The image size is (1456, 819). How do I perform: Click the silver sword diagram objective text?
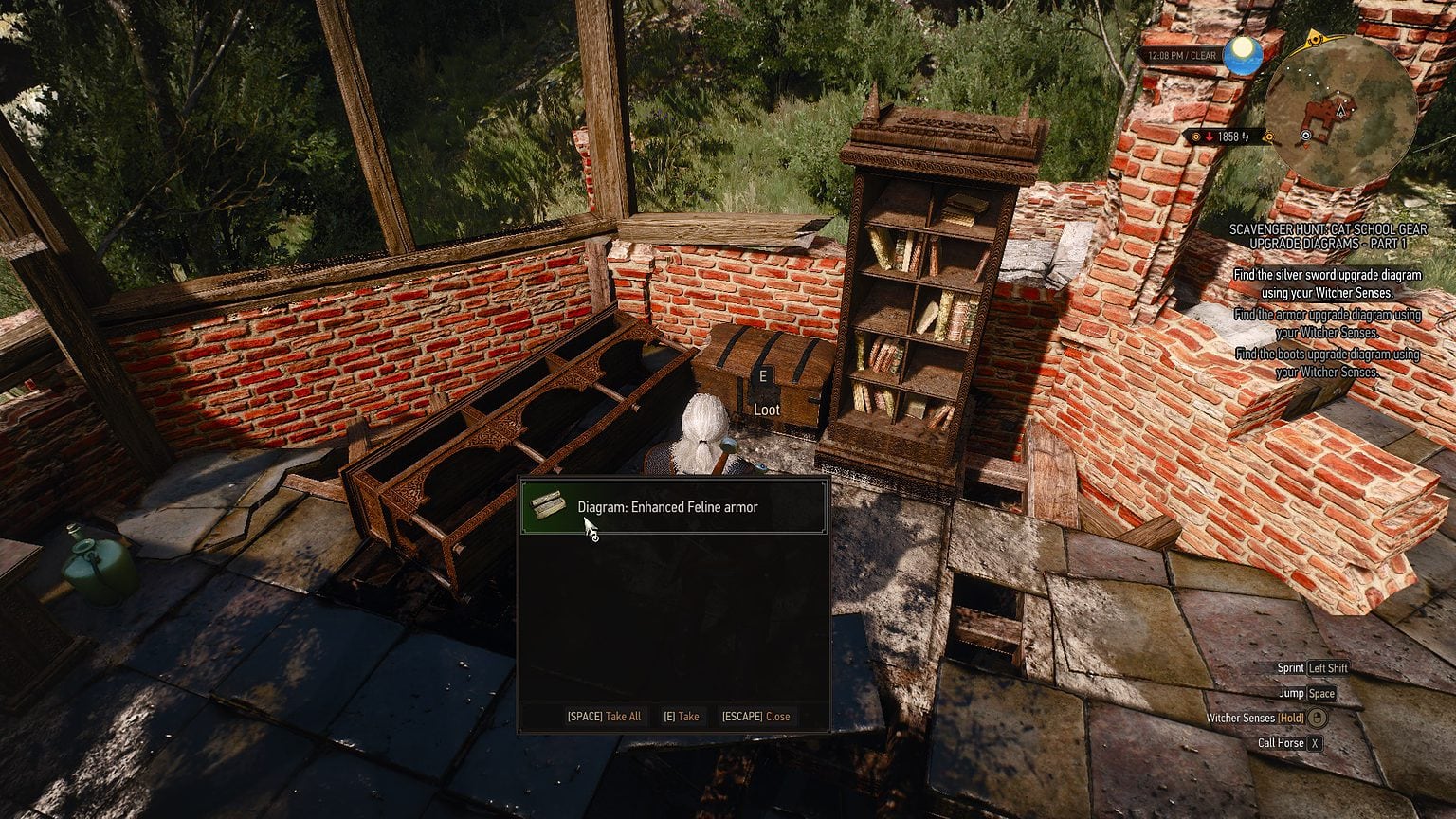tap(1327, 283)
